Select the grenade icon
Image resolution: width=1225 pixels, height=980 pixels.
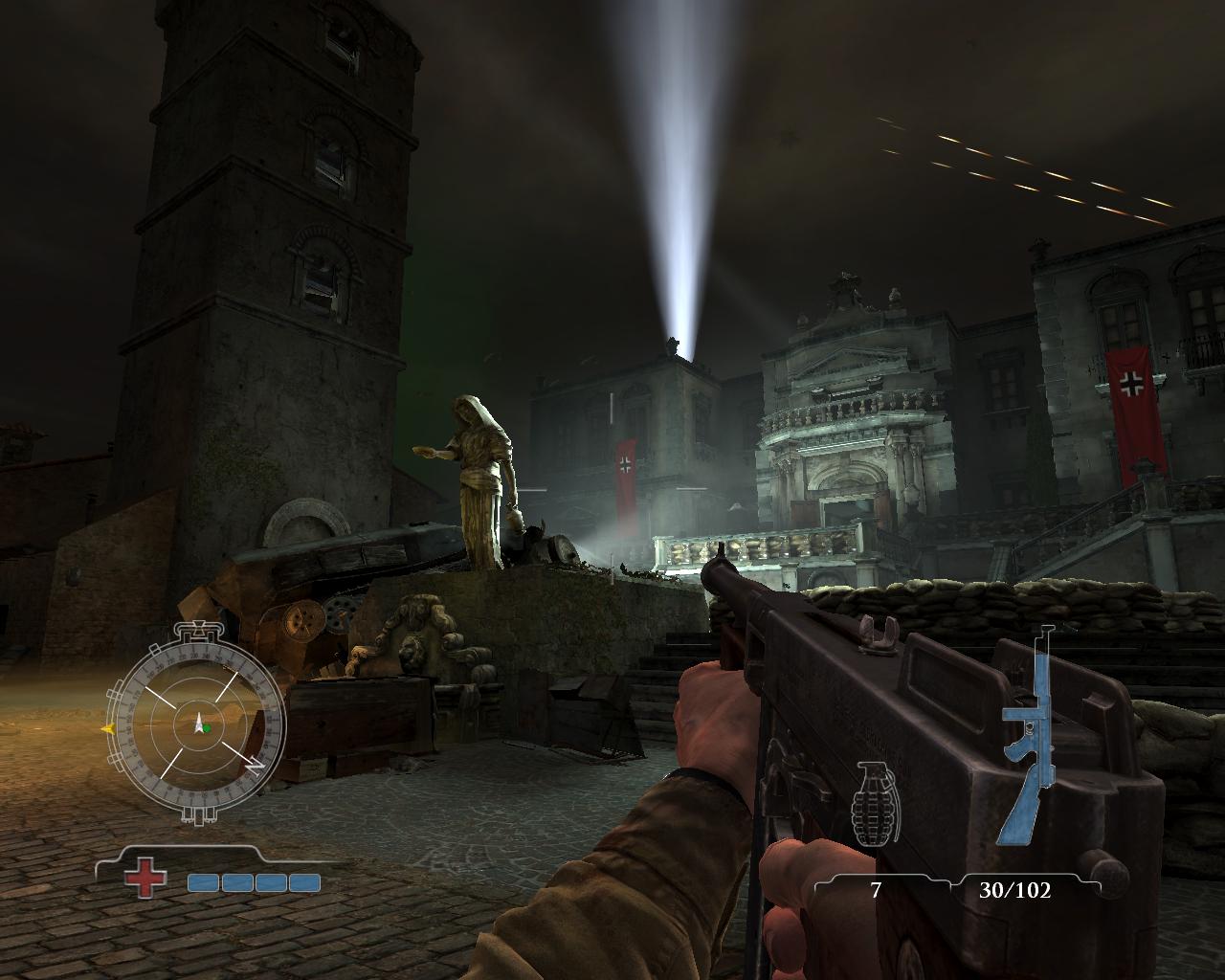(874, 803)
